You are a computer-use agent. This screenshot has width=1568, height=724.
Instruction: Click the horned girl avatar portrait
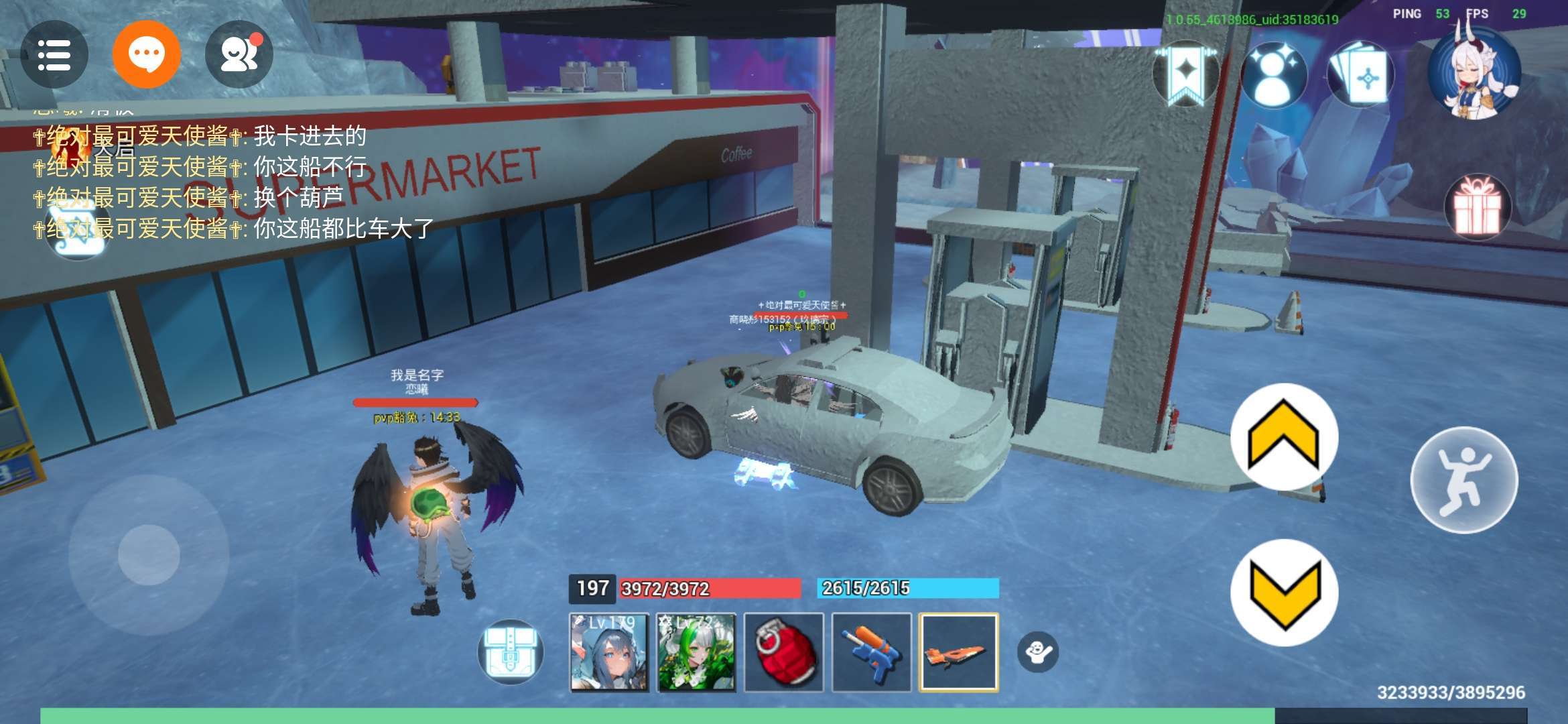(1474, 72)
